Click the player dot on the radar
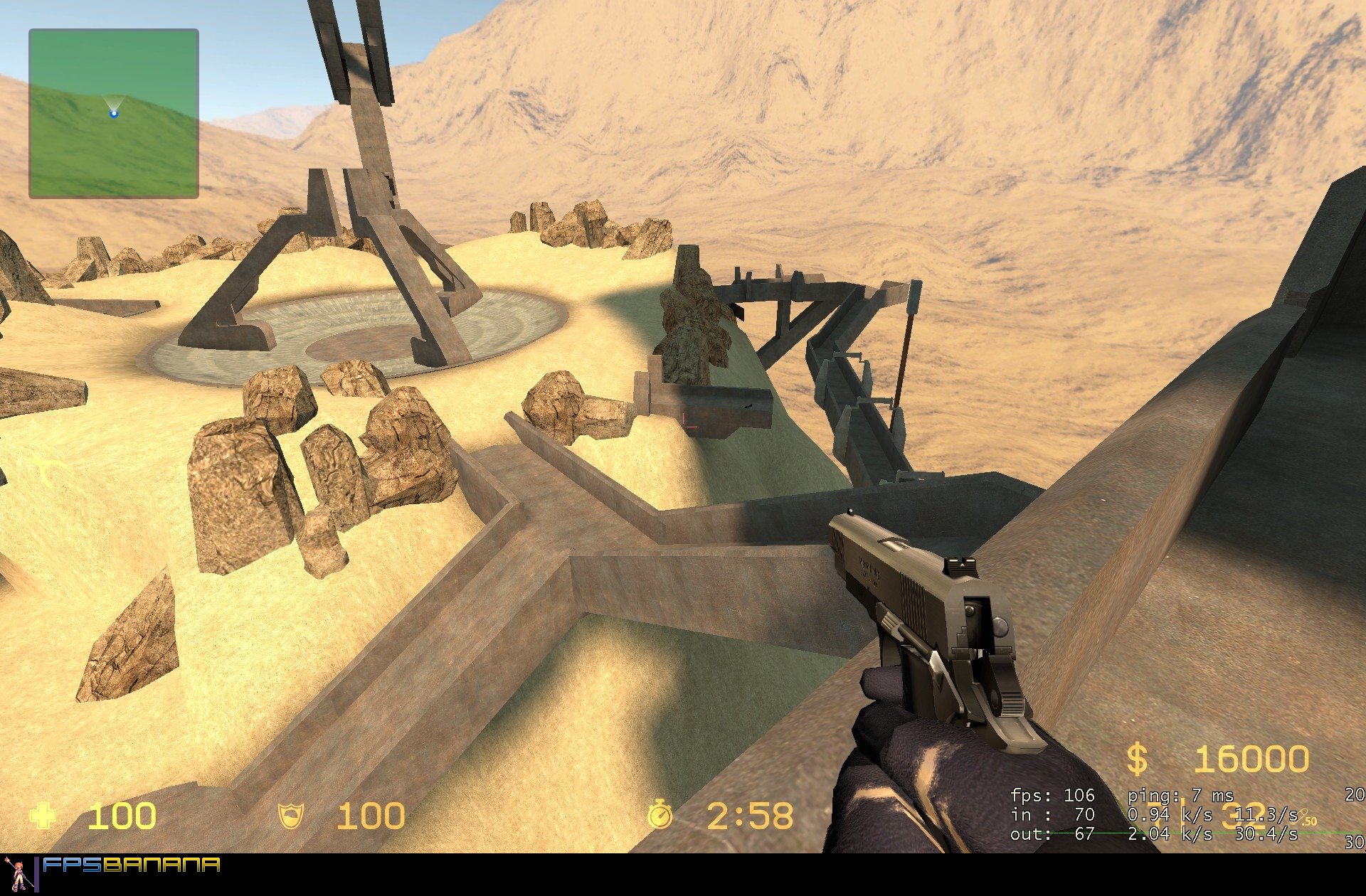Screen dimensions: 1366x896 pos(114,112)
